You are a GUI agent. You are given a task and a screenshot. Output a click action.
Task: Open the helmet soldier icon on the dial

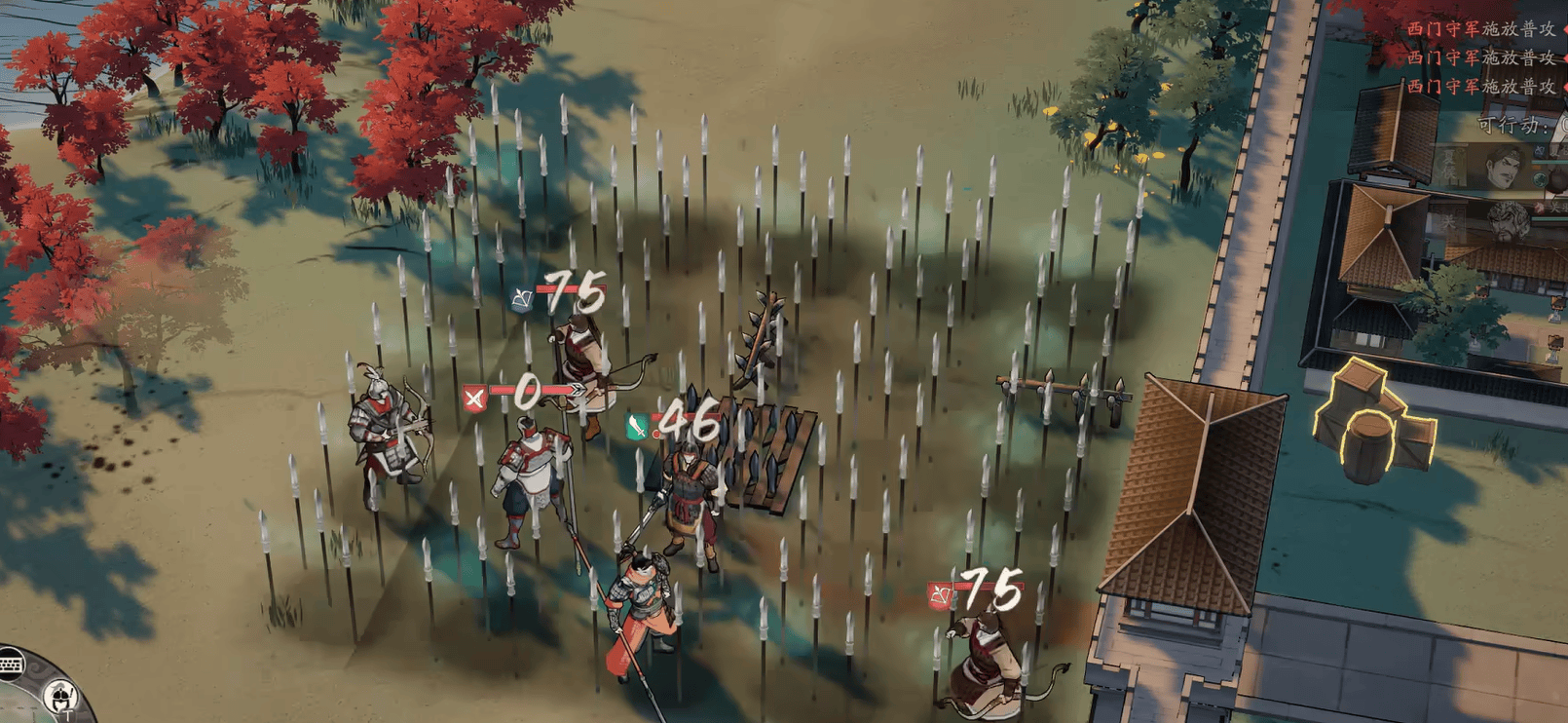60,696
